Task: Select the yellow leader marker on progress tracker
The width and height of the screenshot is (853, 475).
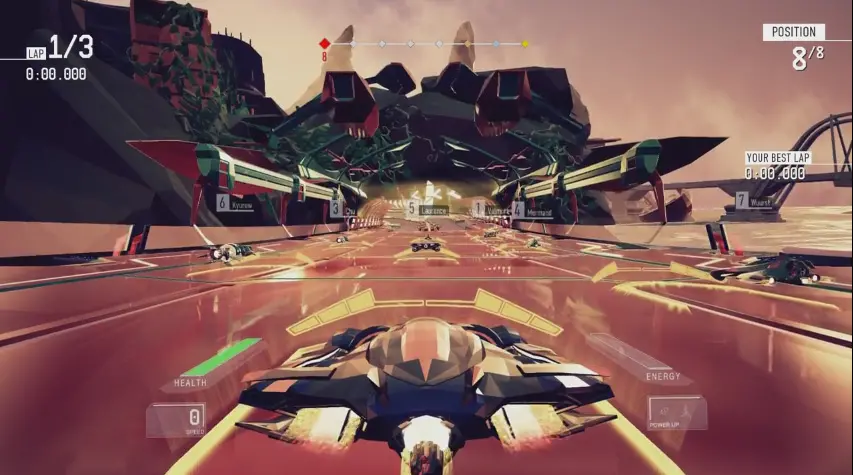Action: [525, 44]
